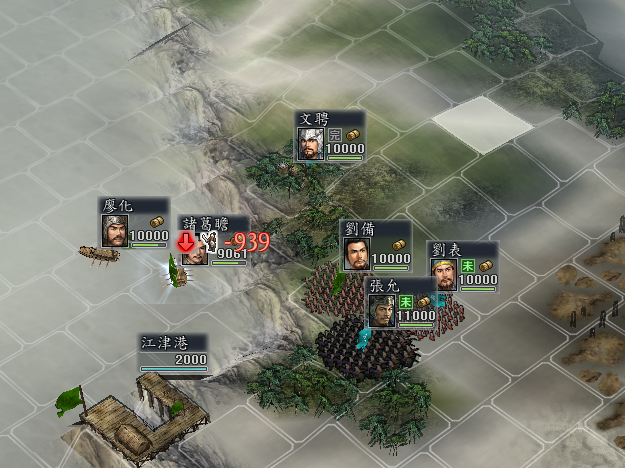
Task: Select Wen Ping's (文聘) unit portrait
Action: pos(311,142)
